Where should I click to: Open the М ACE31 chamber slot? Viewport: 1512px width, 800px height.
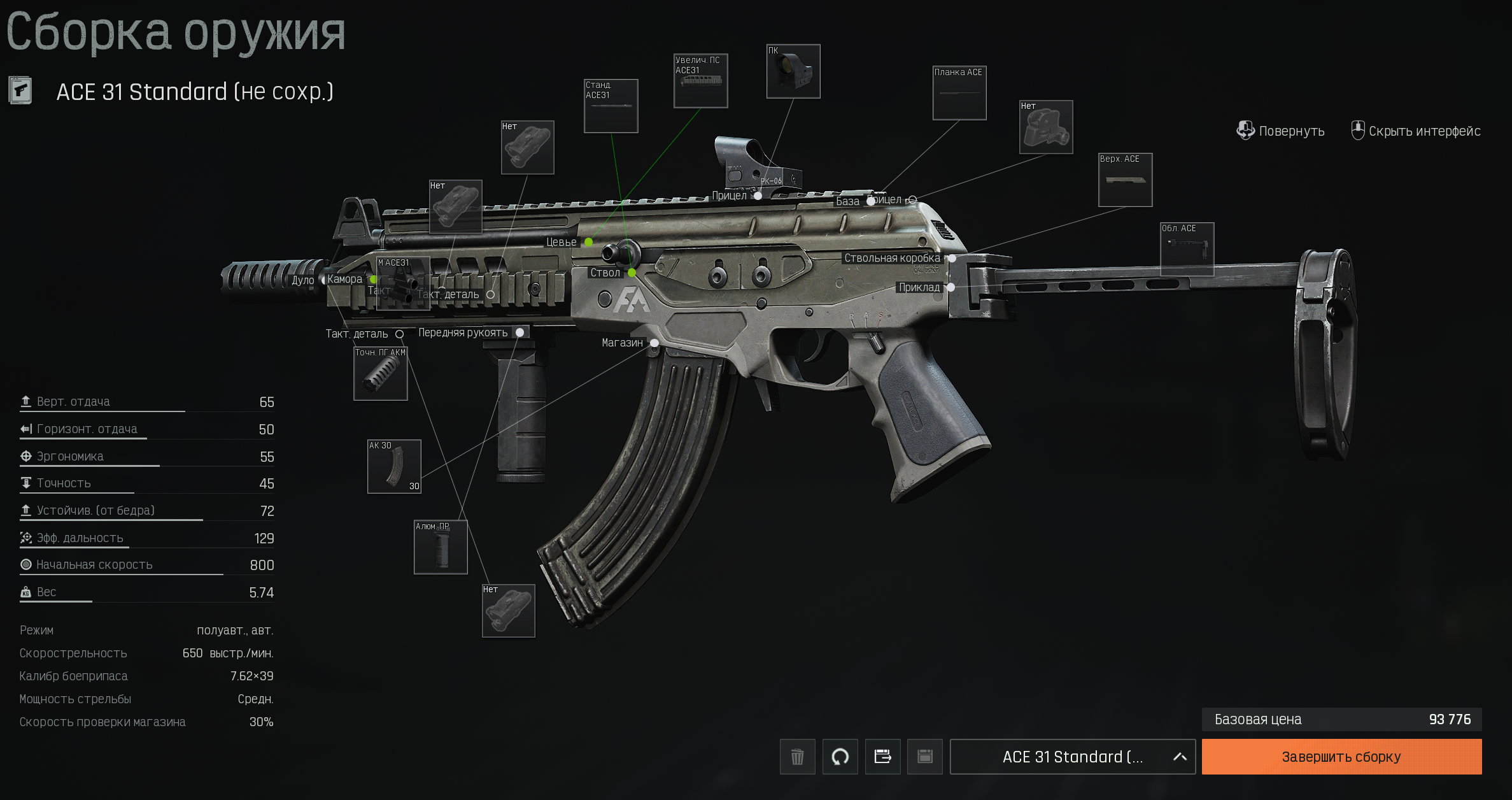tap(403, 283)
